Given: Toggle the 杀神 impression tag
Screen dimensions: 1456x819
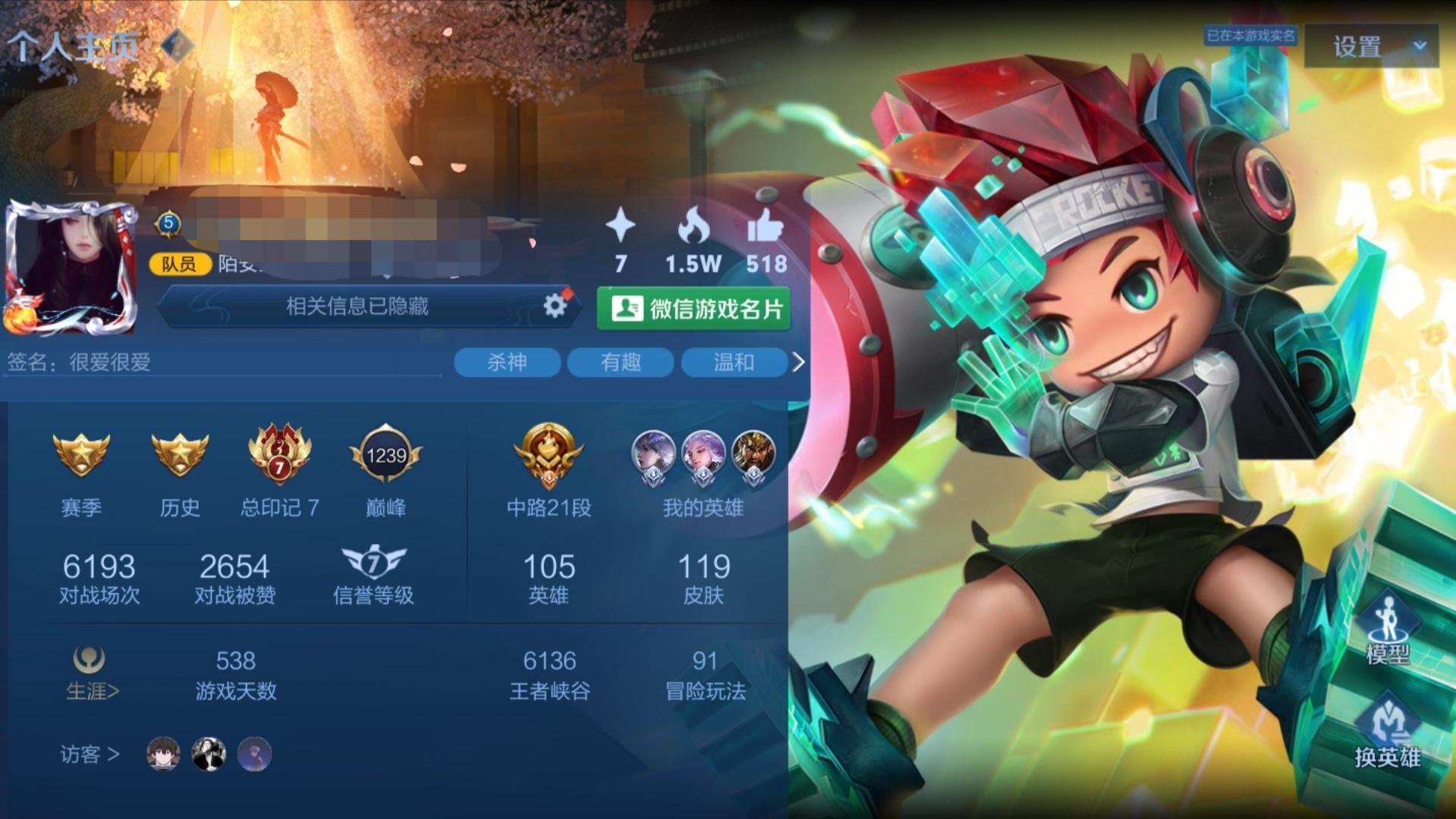Looking at the screenshot, I should [x=506, y=362].
